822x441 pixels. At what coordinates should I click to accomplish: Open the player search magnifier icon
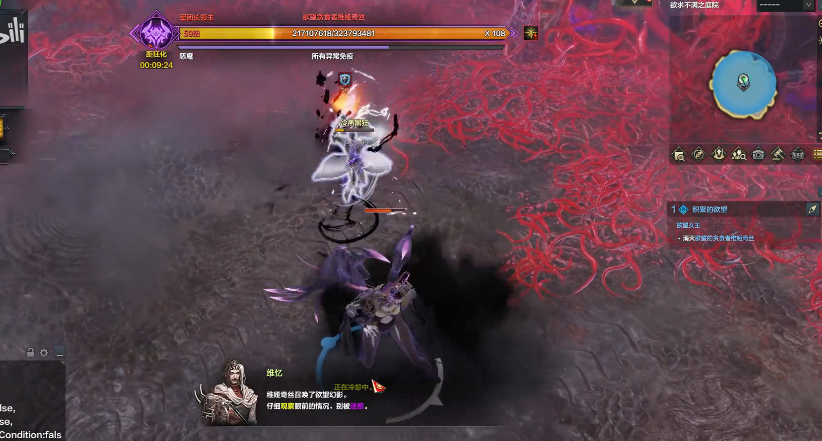(x=738, y=154)
